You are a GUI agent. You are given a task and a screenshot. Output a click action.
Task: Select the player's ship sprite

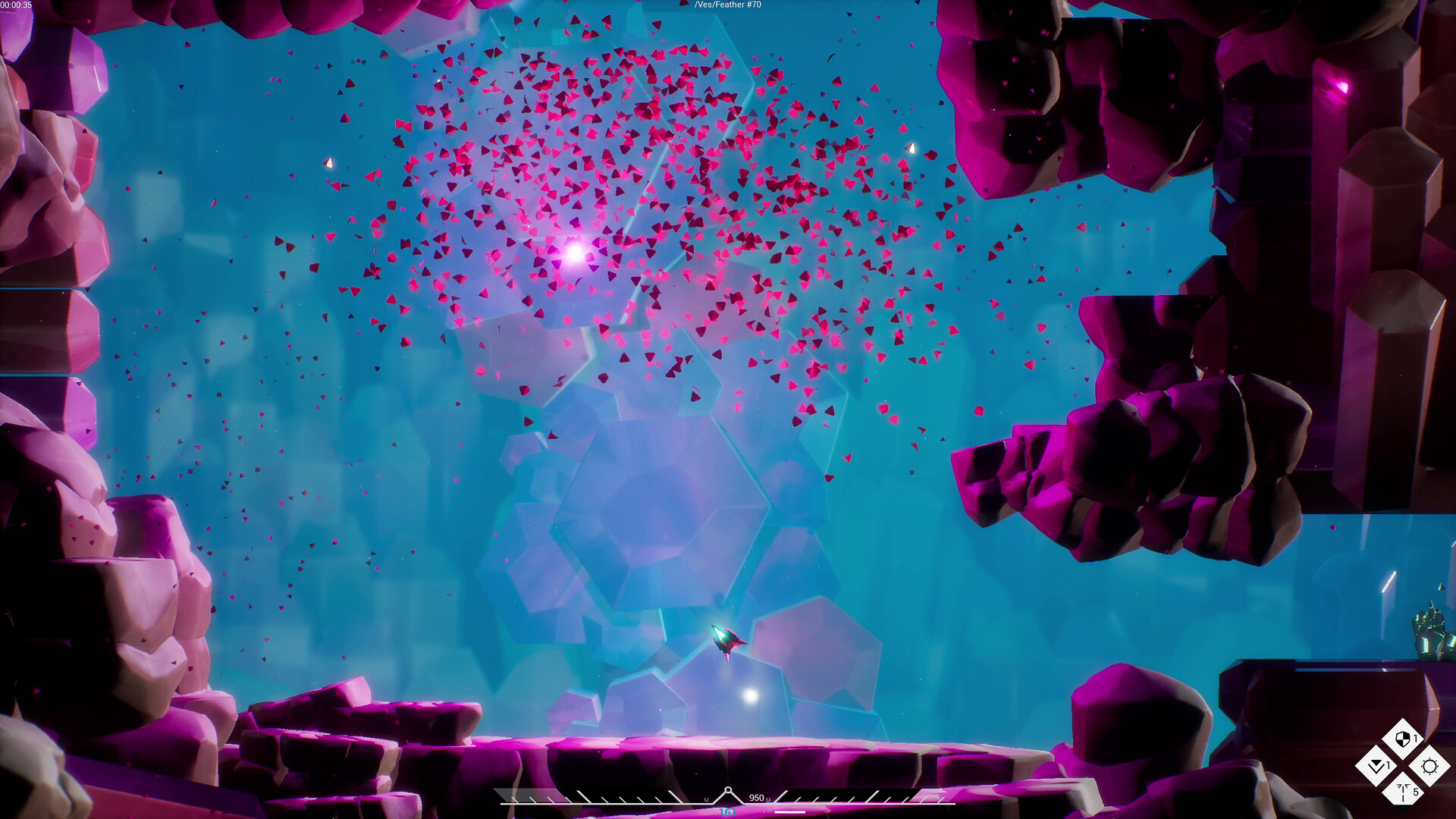[x=726, y=641]
